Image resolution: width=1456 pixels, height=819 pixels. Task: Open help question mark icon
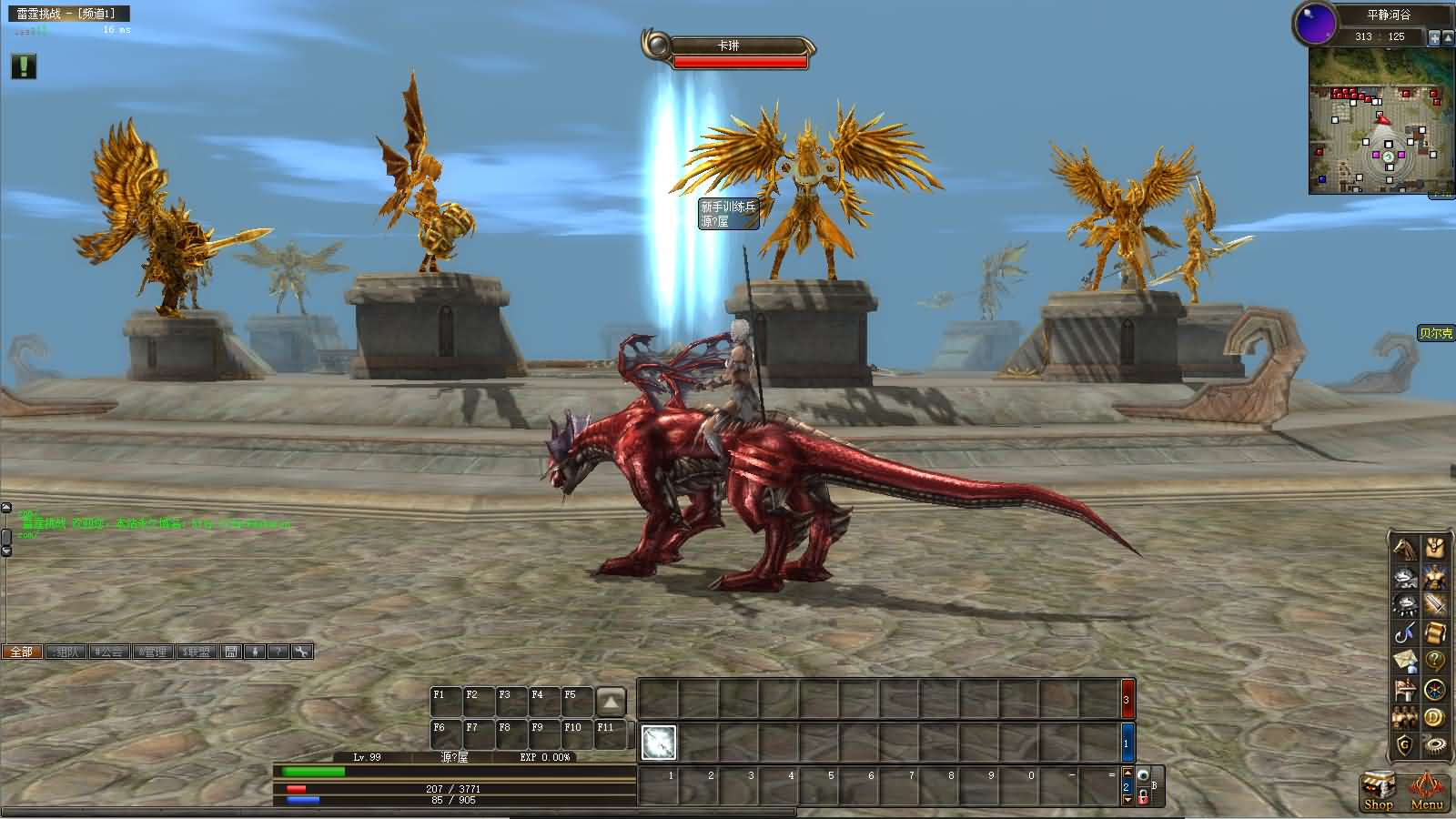(1435, 662)
